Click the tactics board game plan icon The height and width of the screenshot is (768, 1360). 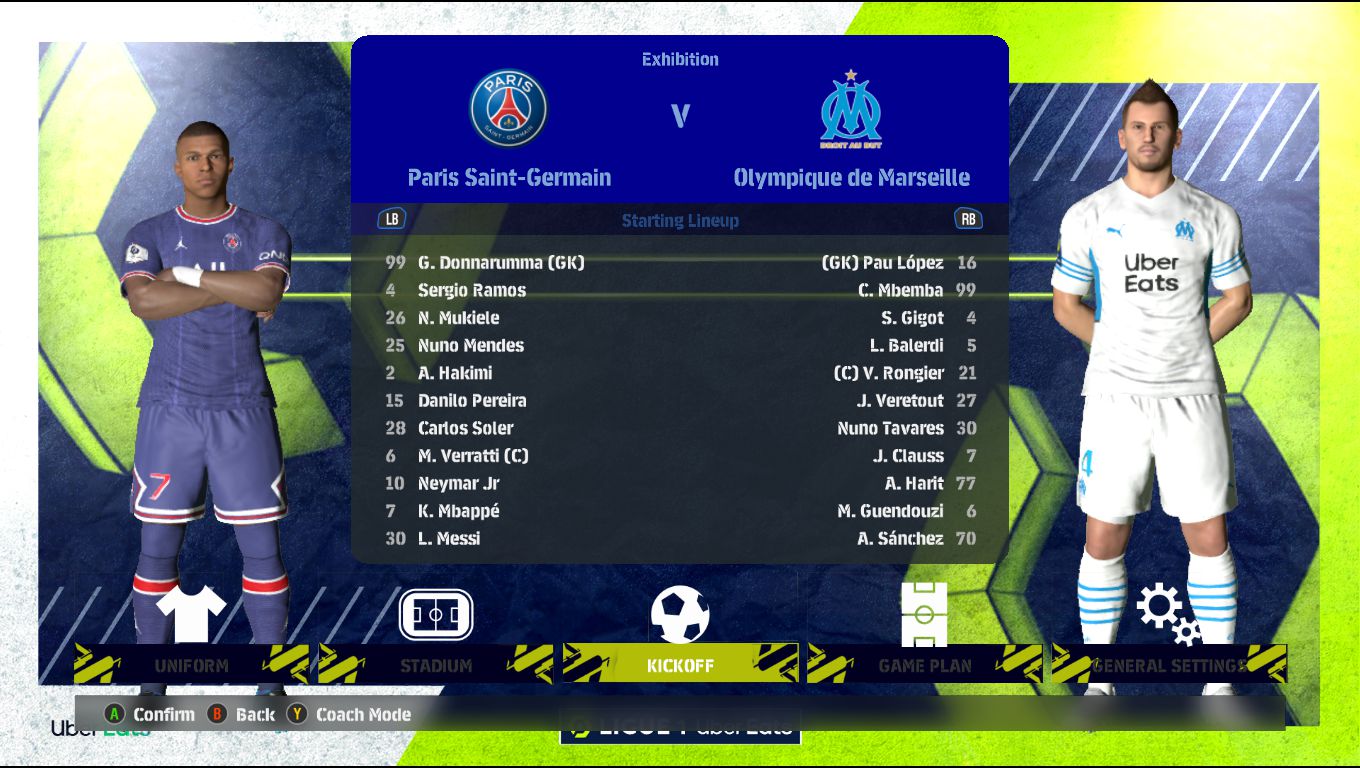point(924,614)
